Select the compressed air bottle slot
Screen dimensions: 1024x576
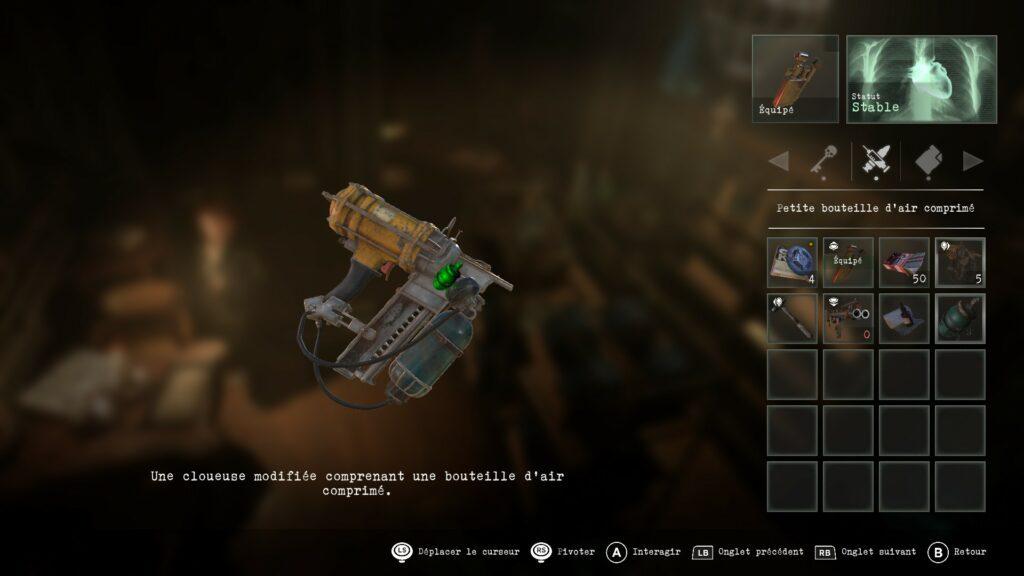tap(960, 318)
